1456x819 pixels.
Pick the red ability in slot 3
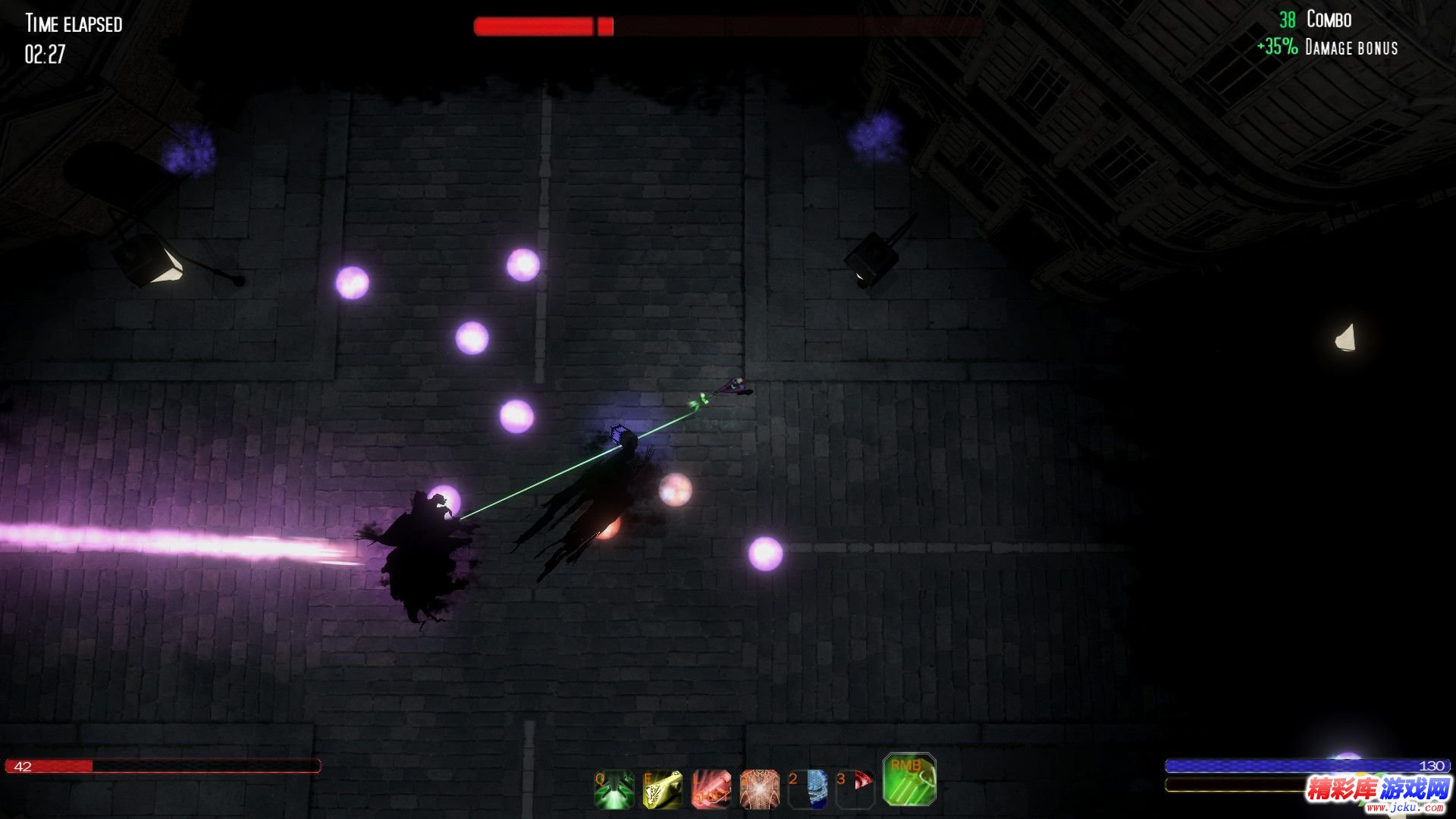(x=856, y=789)
